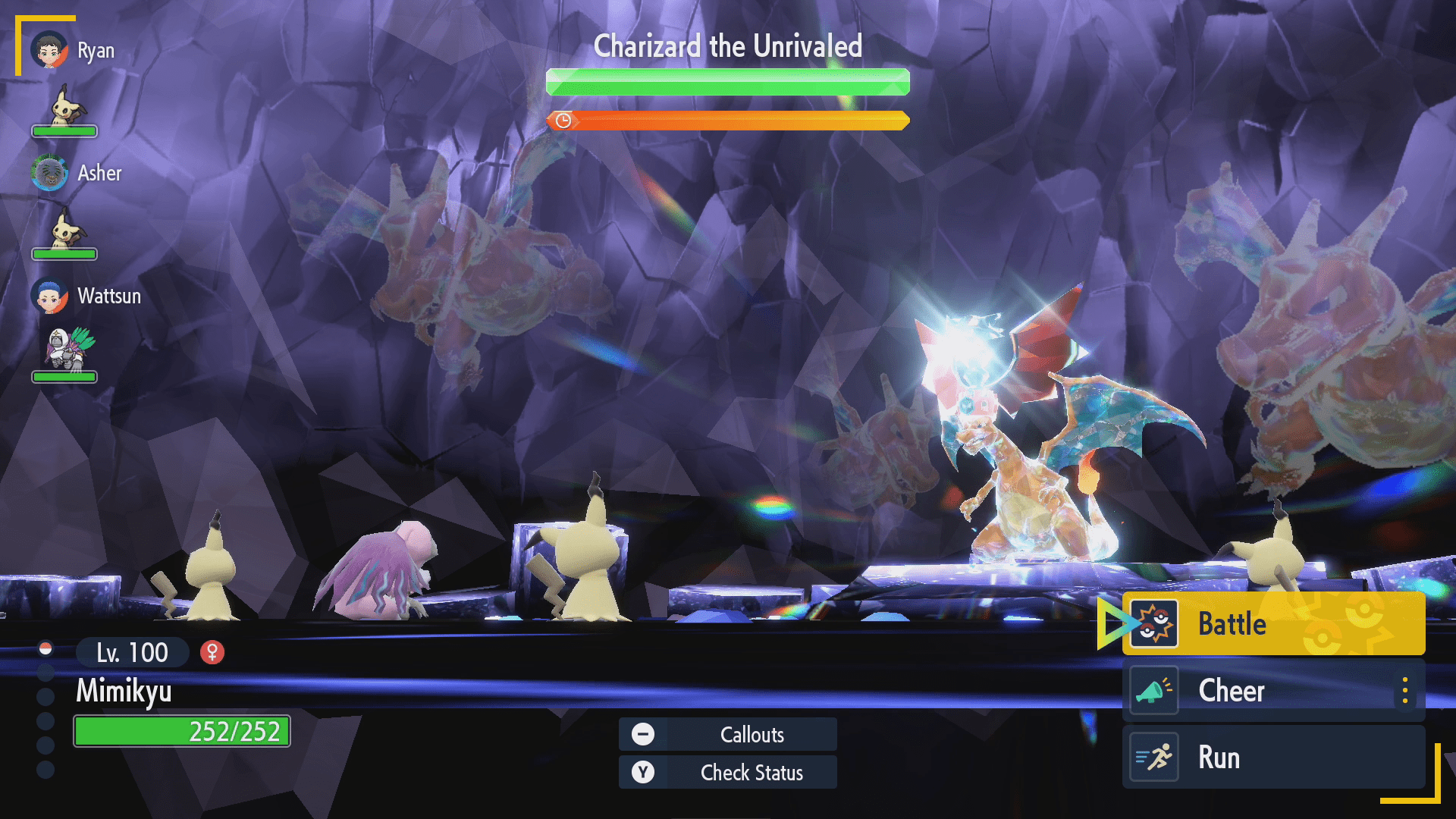Image resolution: width=1456 pixels, height=819 pixels.
Task: Choose the Cheer option
Action: tap(1259, 691)
